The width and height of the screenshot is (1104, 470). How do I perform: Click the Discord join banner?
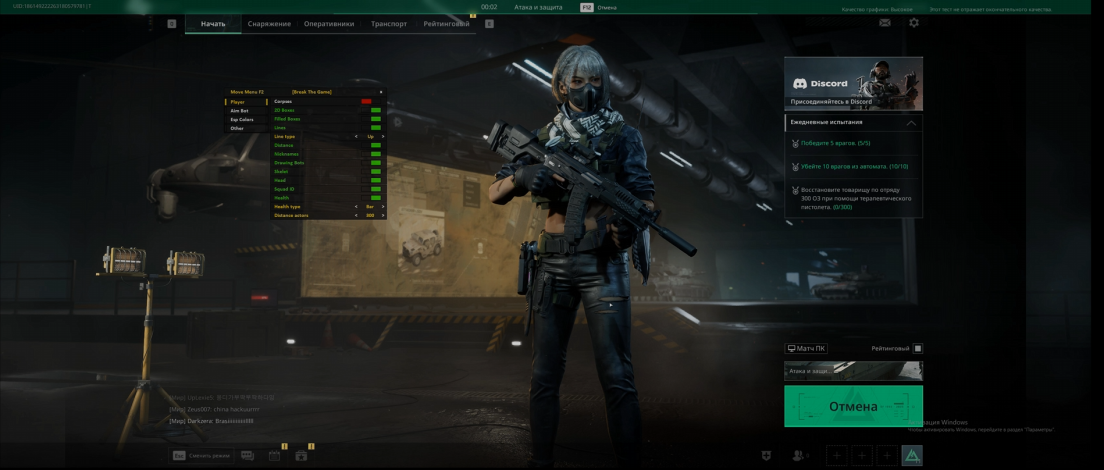click(853, 84)
